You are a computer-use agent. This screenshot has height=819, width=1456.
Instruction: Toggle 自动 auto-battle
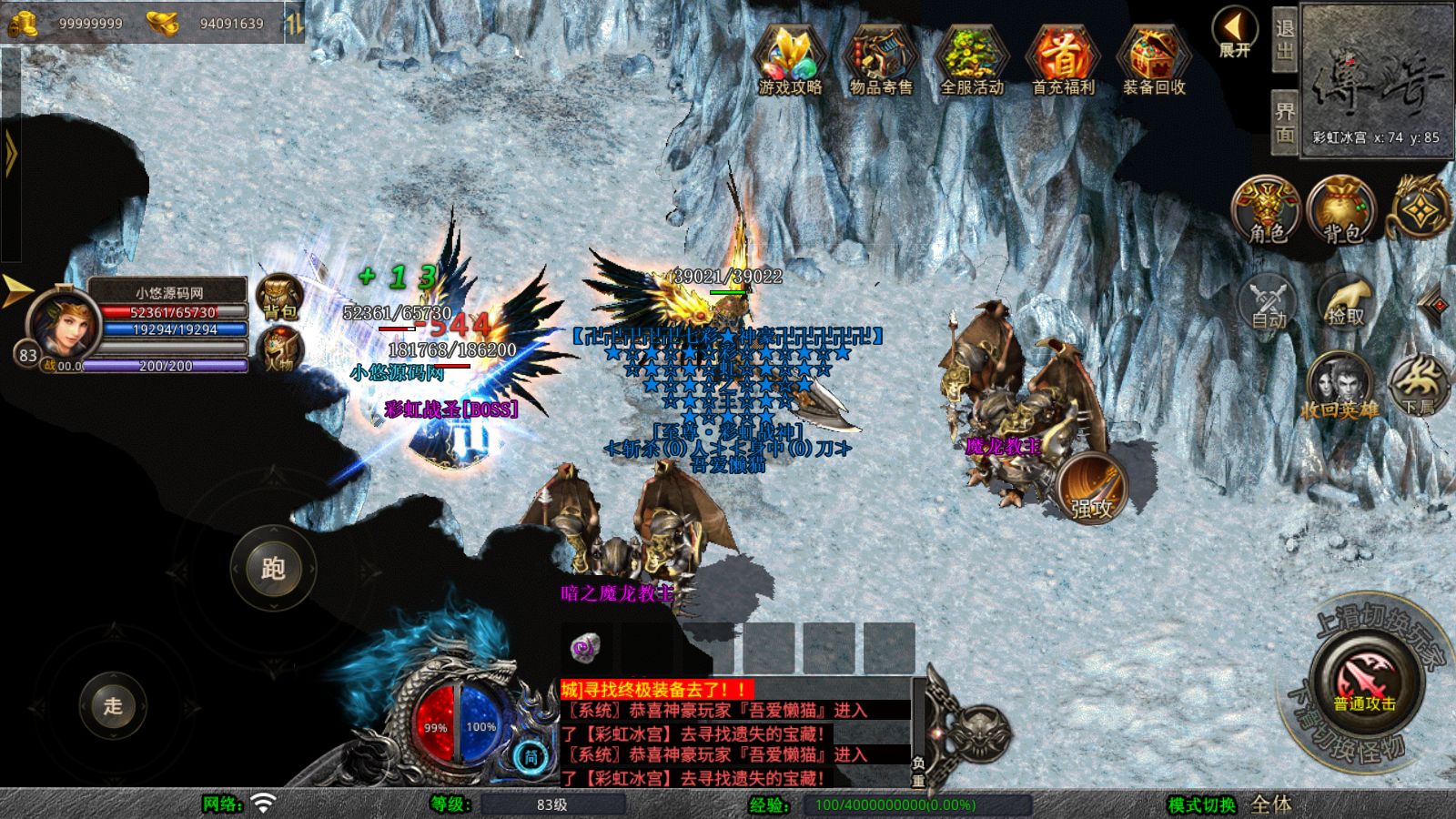1268,302
